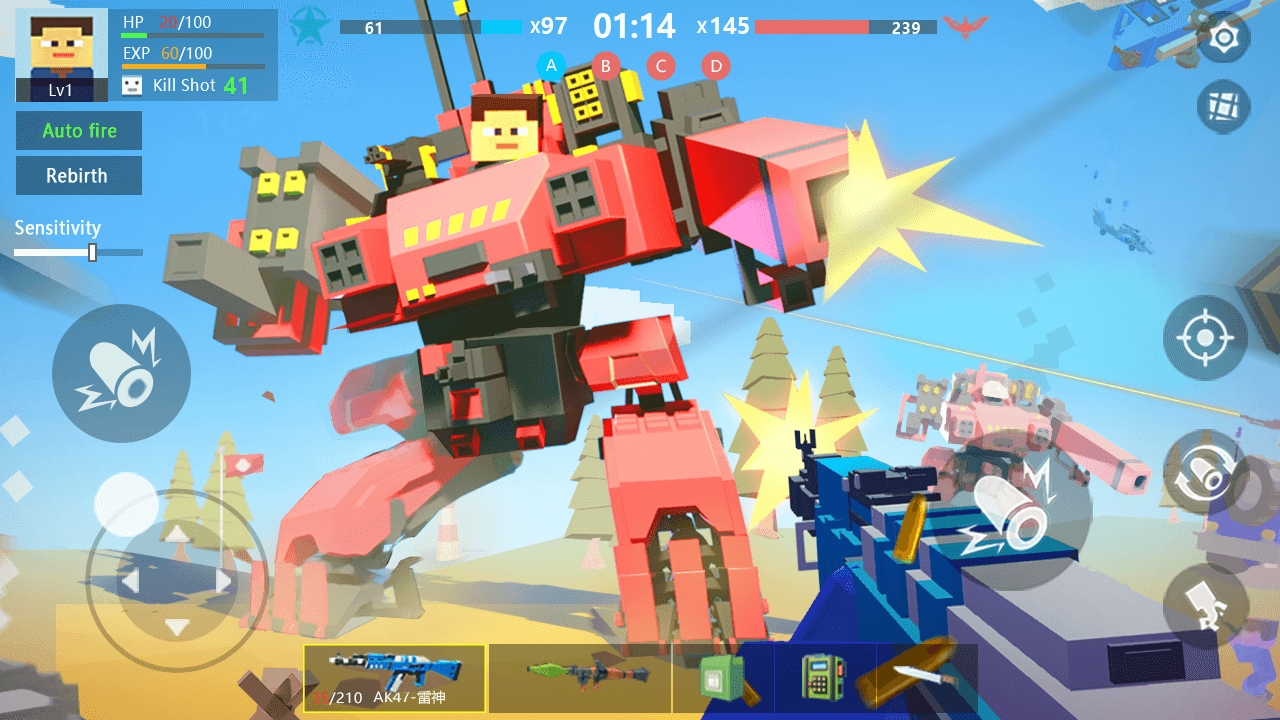
Task: Open the settings gear icon
Action: [1222, 36]
